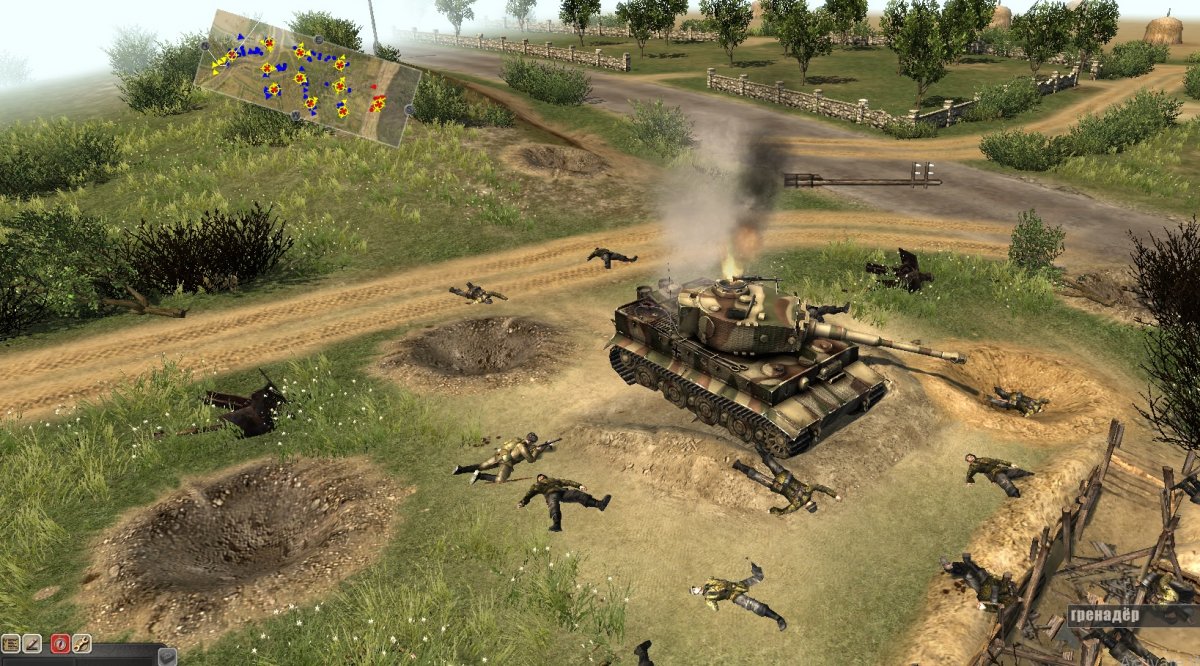The width and height of the screenshot is (1200, 666).
Task: Open the wrench settings icon
Action: 82,644
